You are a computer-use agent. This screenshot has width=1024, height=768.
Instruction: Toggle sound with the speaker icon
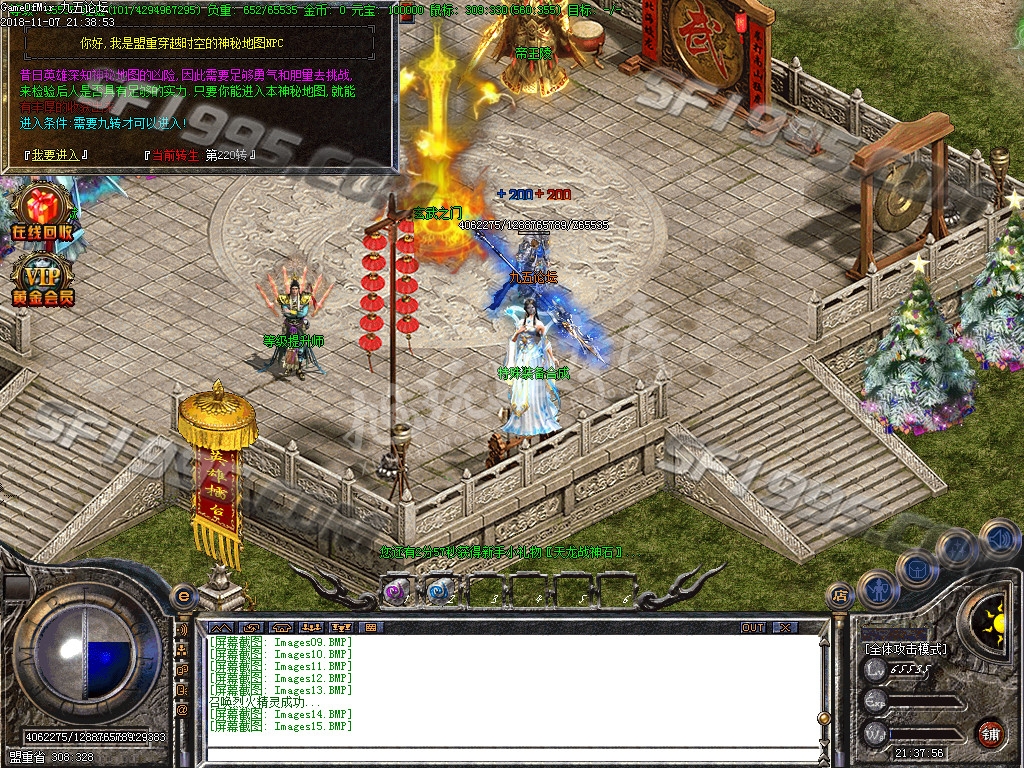(999, 541)
